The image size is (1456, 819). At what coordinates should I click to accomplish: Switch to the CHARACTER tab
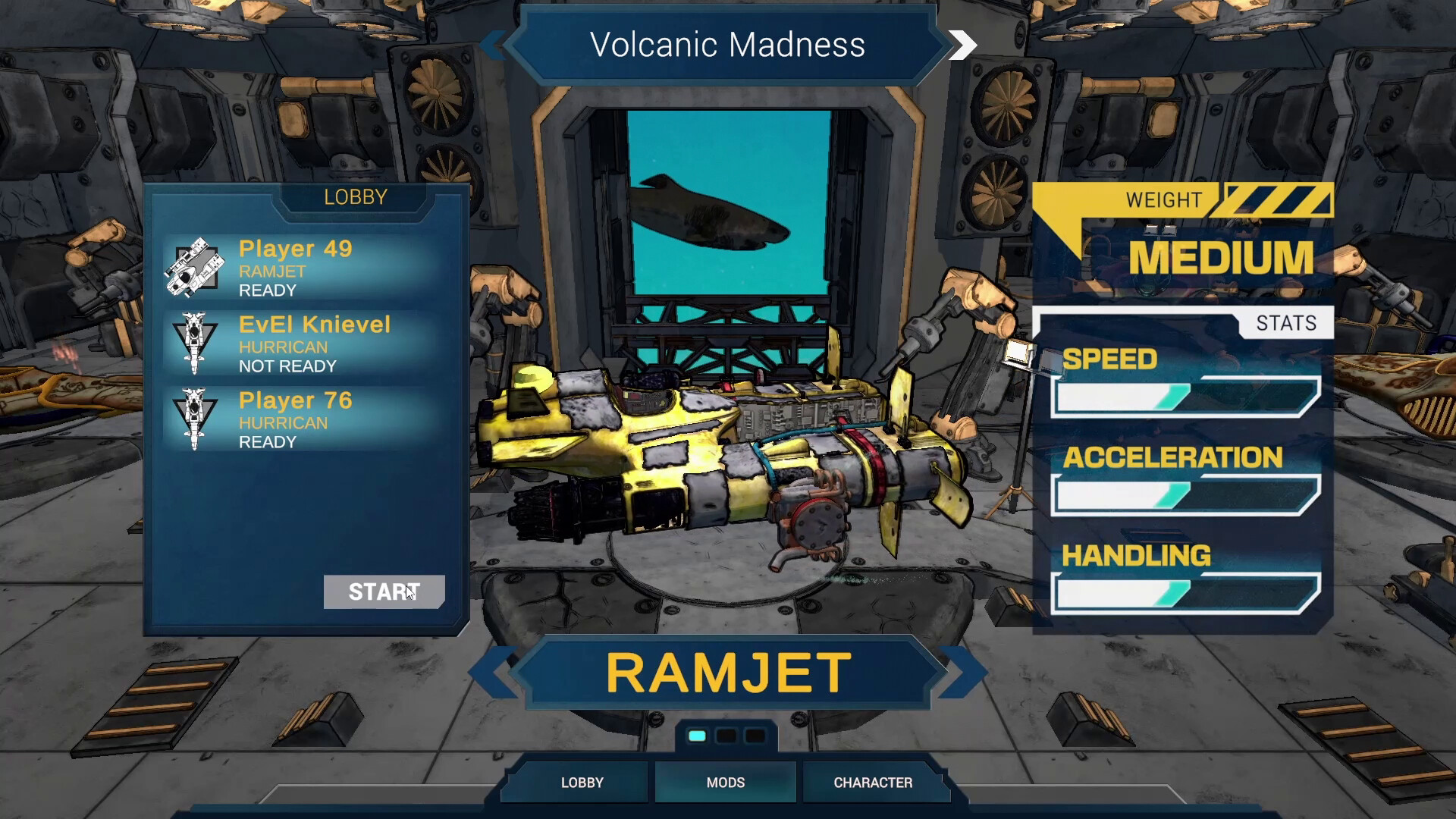pyautogui.click(x=874, y=782)
